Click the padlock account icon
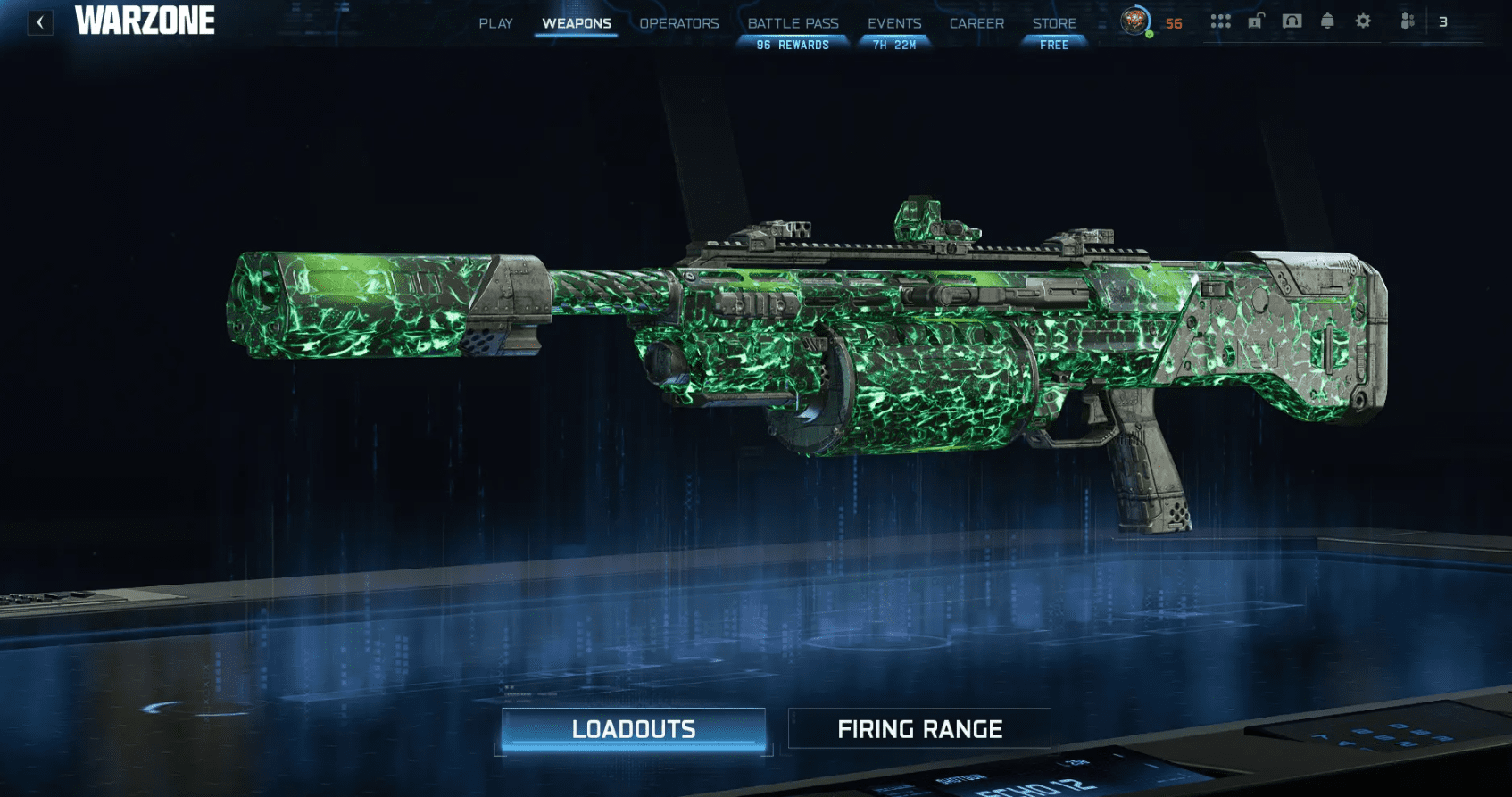 point(1257,21)
